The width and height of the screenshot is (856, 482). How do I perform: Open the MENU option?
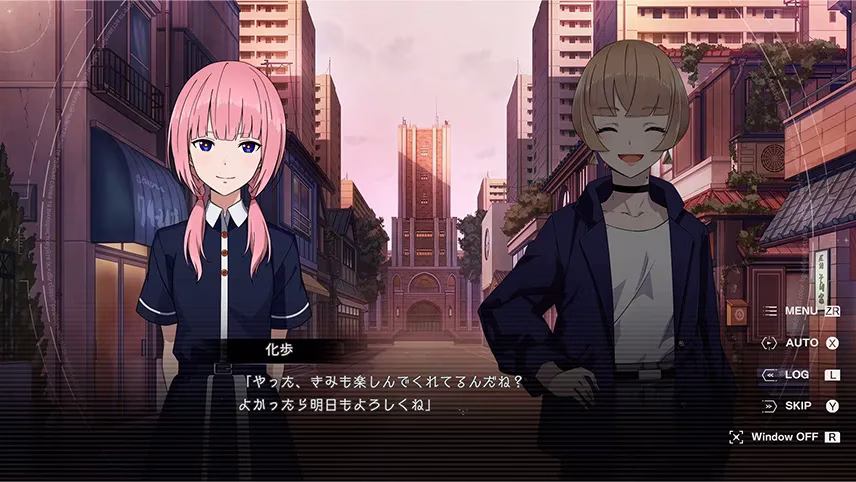pyautogui.click(x=802, y=311)
